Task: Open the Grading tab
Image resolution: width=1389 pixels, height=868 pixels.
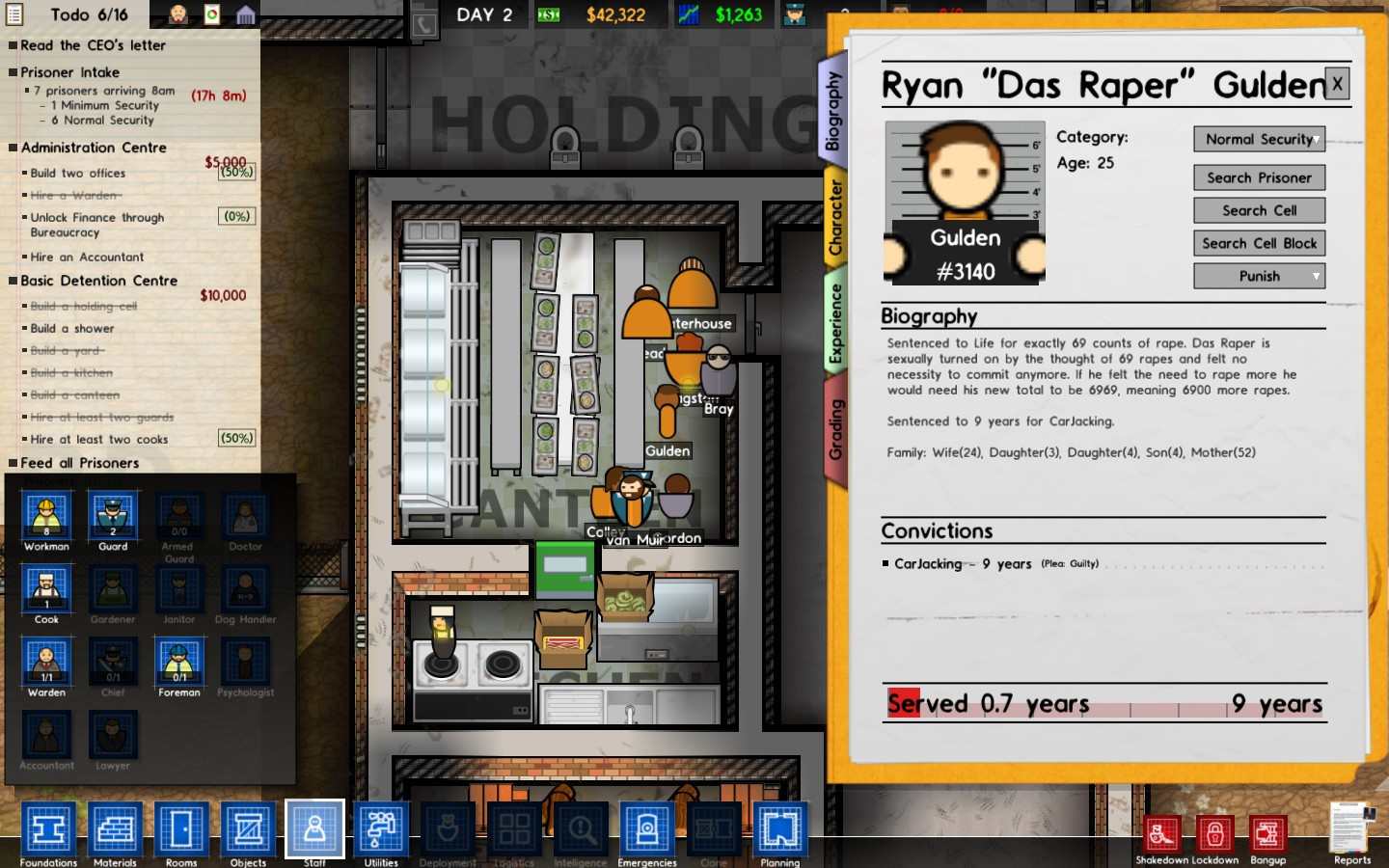Action: [x=835, y=429]
